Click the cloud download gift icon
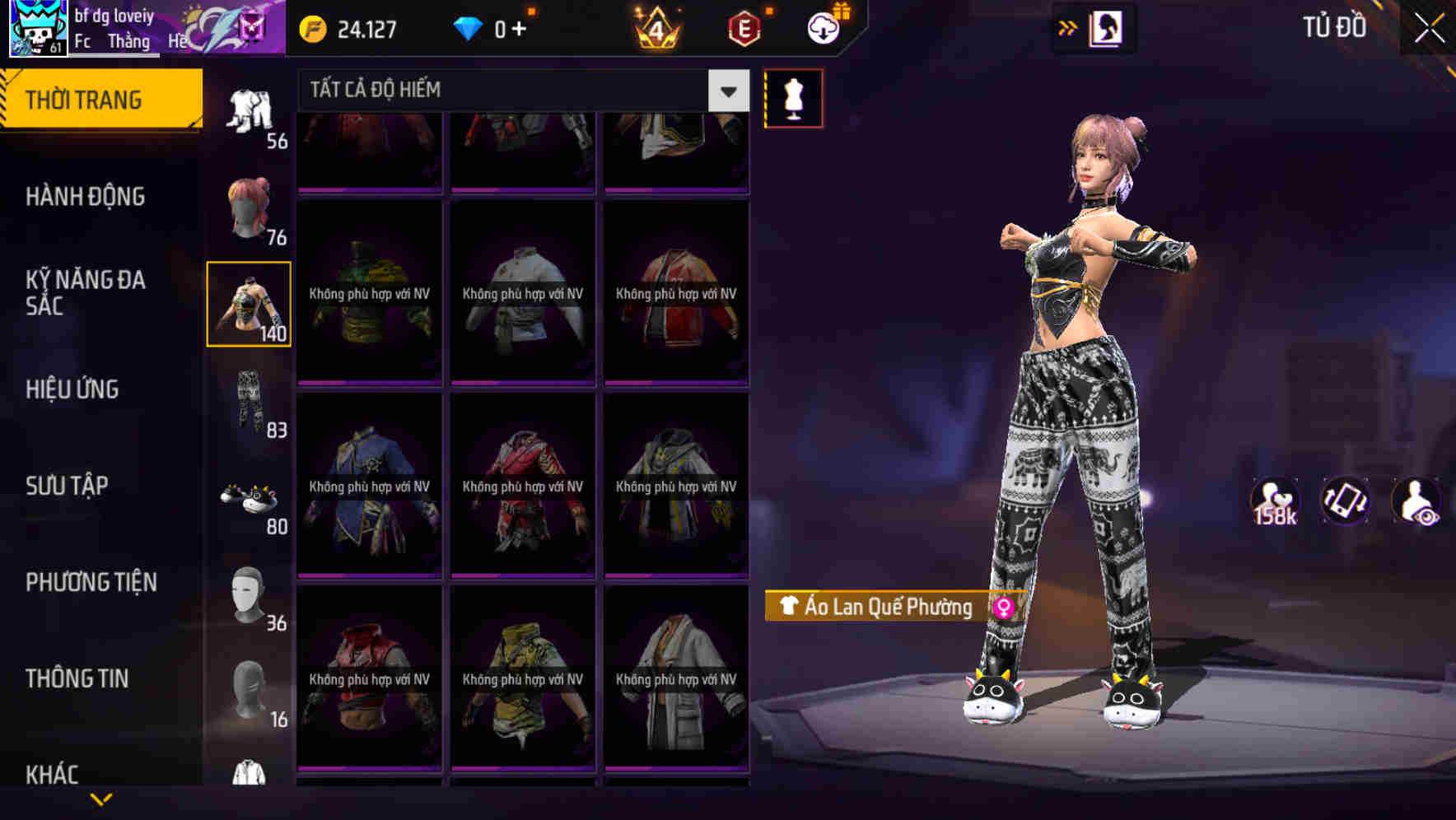 [x=821, y=26]
